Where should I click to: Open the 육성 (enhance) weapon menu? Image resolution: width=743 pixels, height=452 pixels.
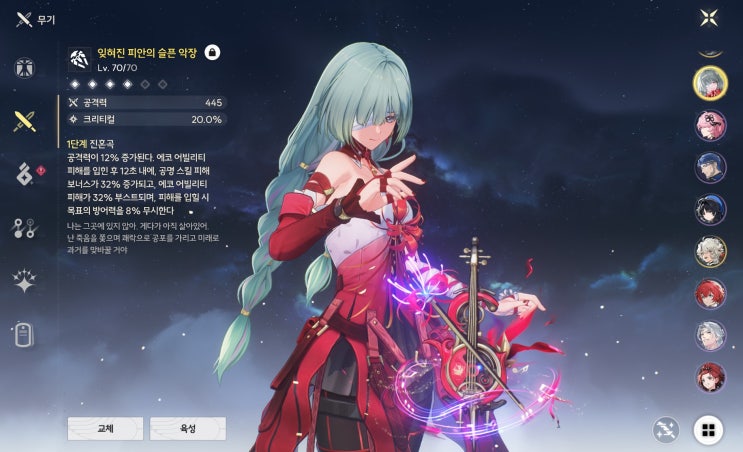click(187, 428)
